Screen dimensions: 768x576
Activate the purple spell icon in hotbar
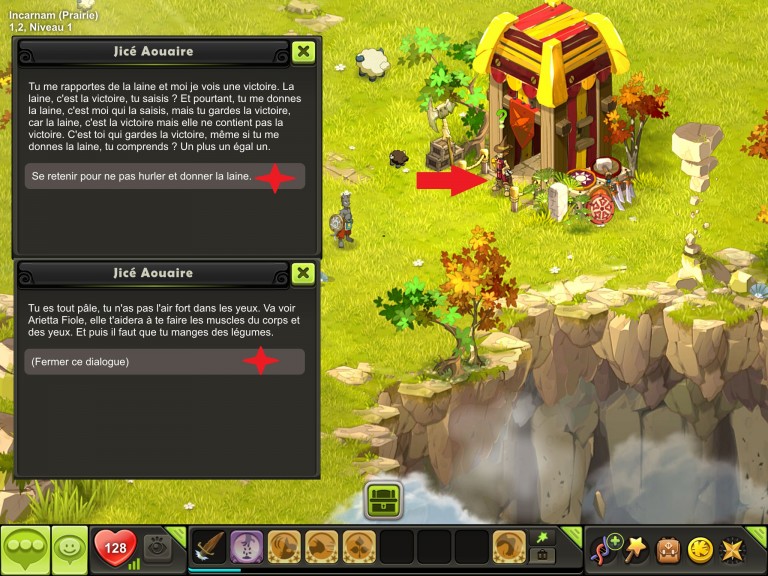coord(247,547)
